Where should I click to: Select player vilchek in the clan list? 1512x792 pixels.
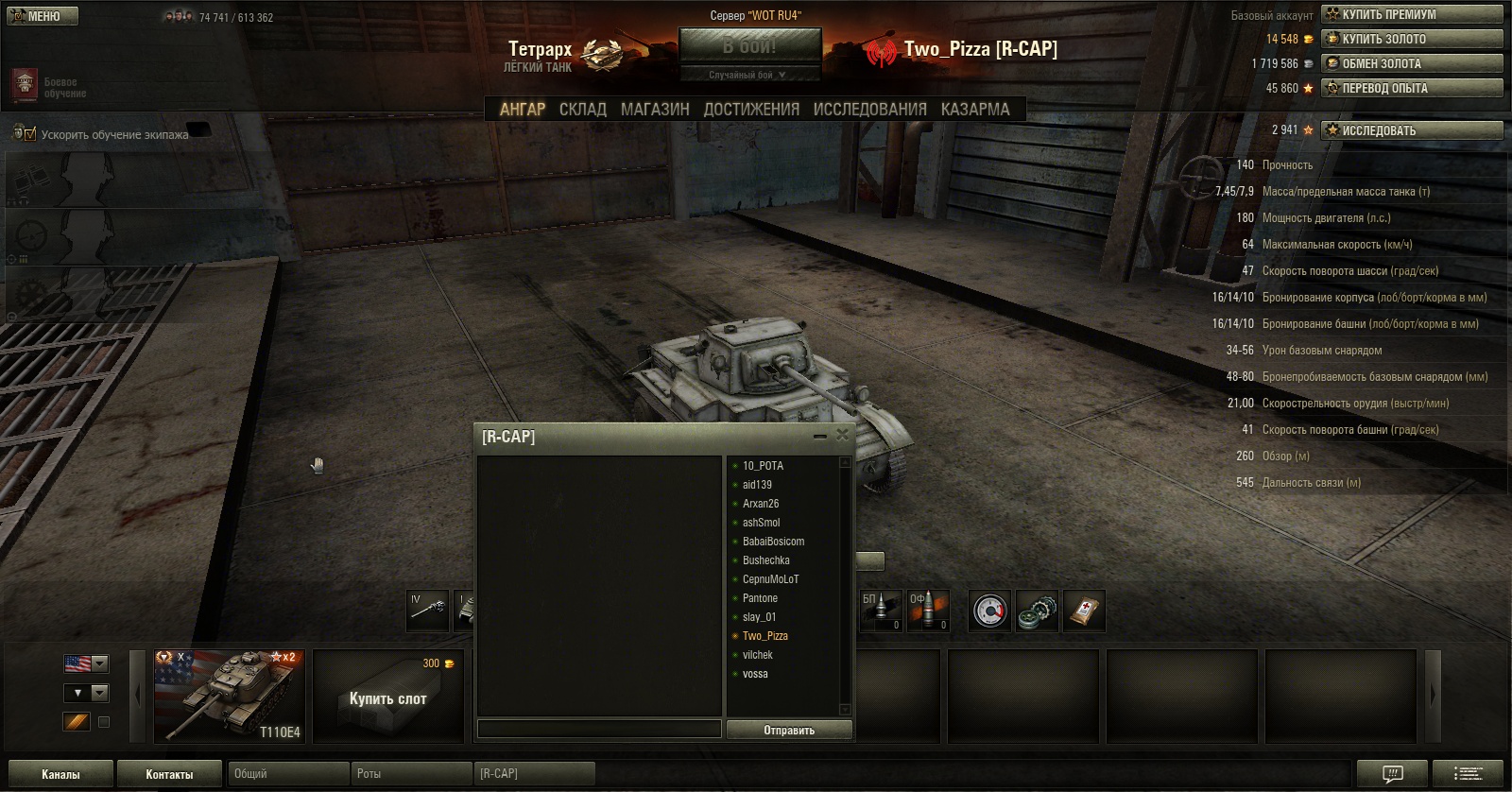tap(757, 655)
